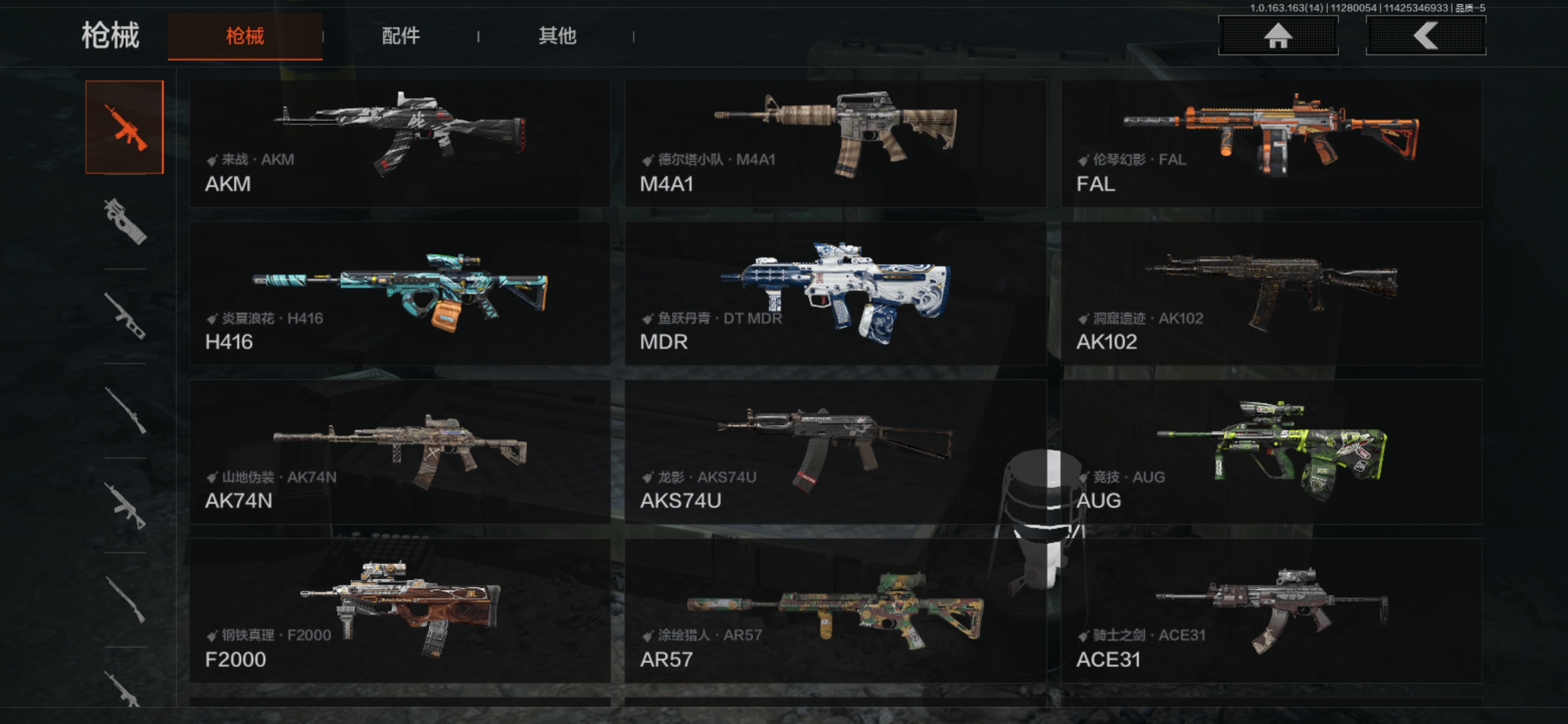The height and width of the screenshot is (724, 1568).
Task: Choose the AK102 weapon card
Action: [1271, 294]
